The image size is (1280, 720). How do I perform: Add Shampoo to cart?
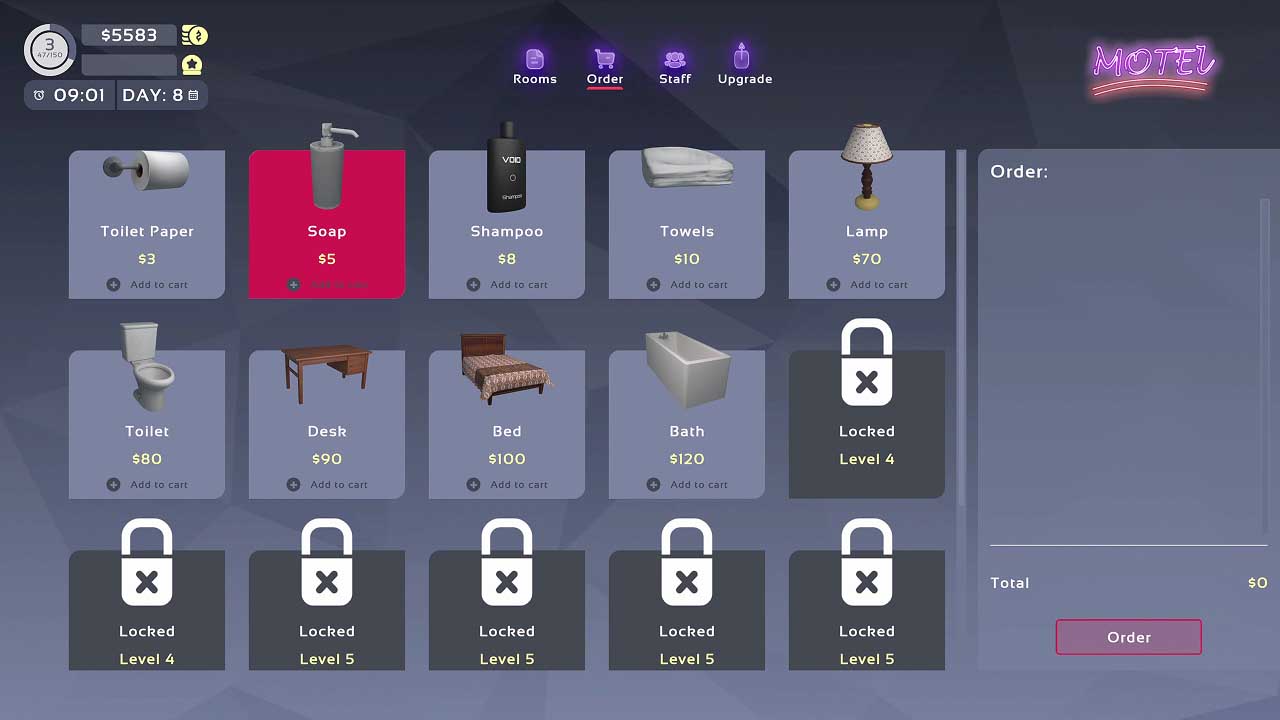click(507, 284)
